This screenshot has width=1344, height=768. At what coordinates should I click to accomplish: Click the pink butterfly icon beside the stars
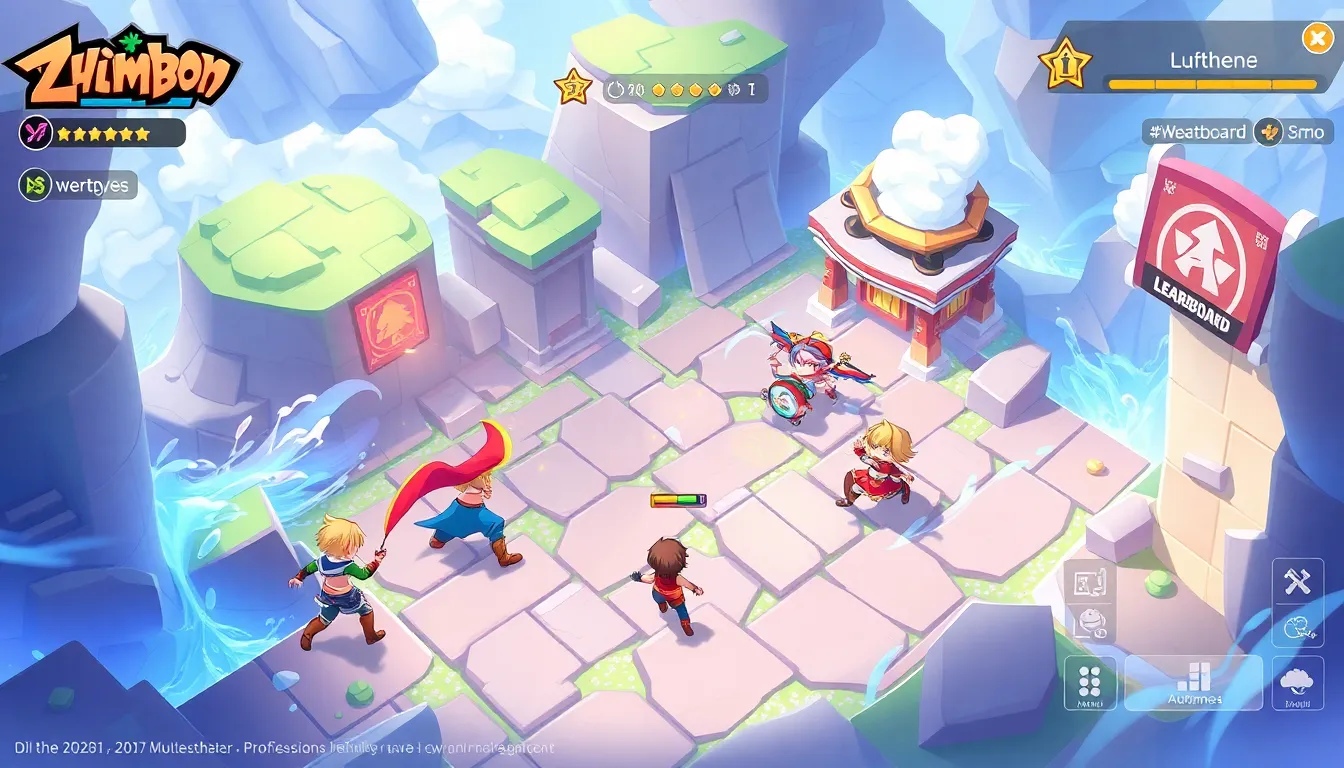pos(36,132)
